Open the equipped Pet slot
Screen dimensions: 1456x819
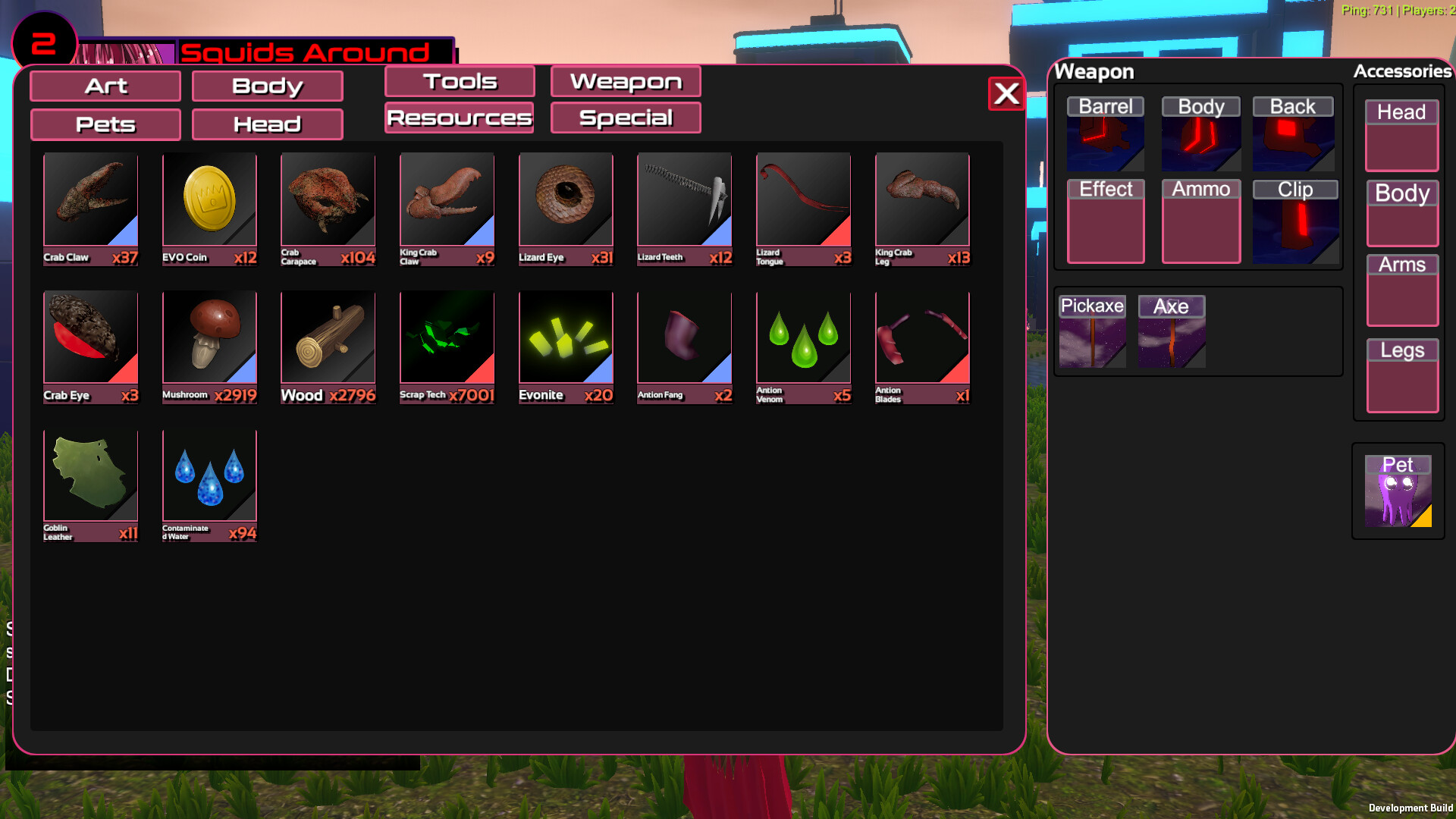pos(1398,491)
